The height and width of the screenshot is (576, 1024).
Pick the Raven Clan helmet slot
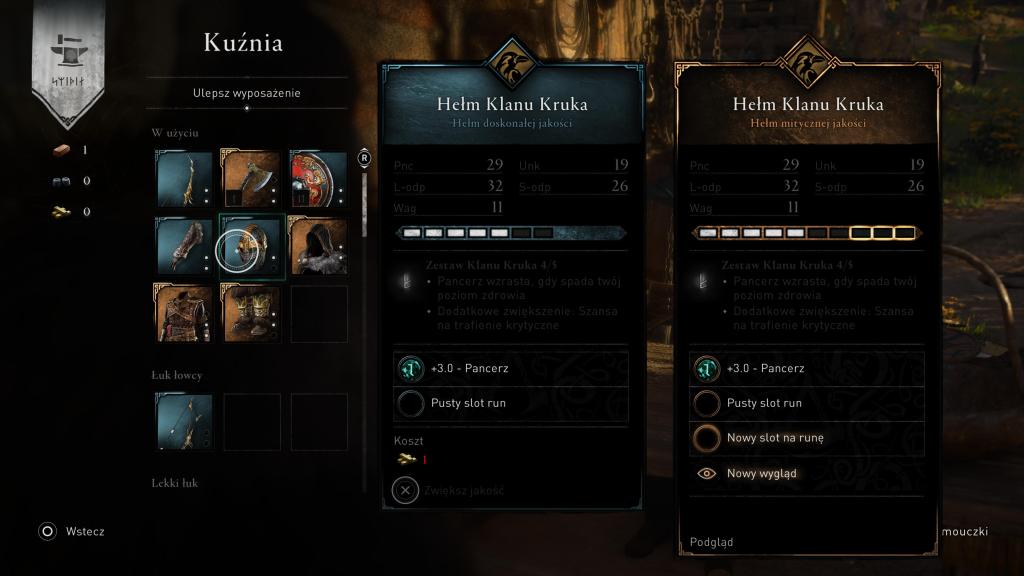coord(251,247)
